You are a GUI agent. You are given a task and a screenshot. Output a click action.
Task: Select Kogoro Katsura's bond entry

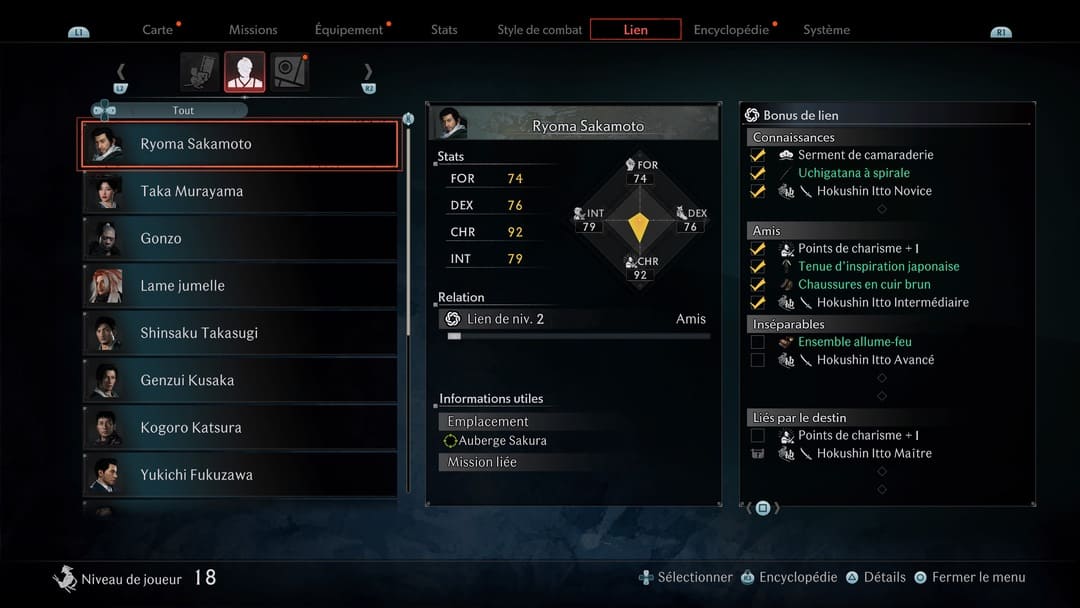pos(239,427)
